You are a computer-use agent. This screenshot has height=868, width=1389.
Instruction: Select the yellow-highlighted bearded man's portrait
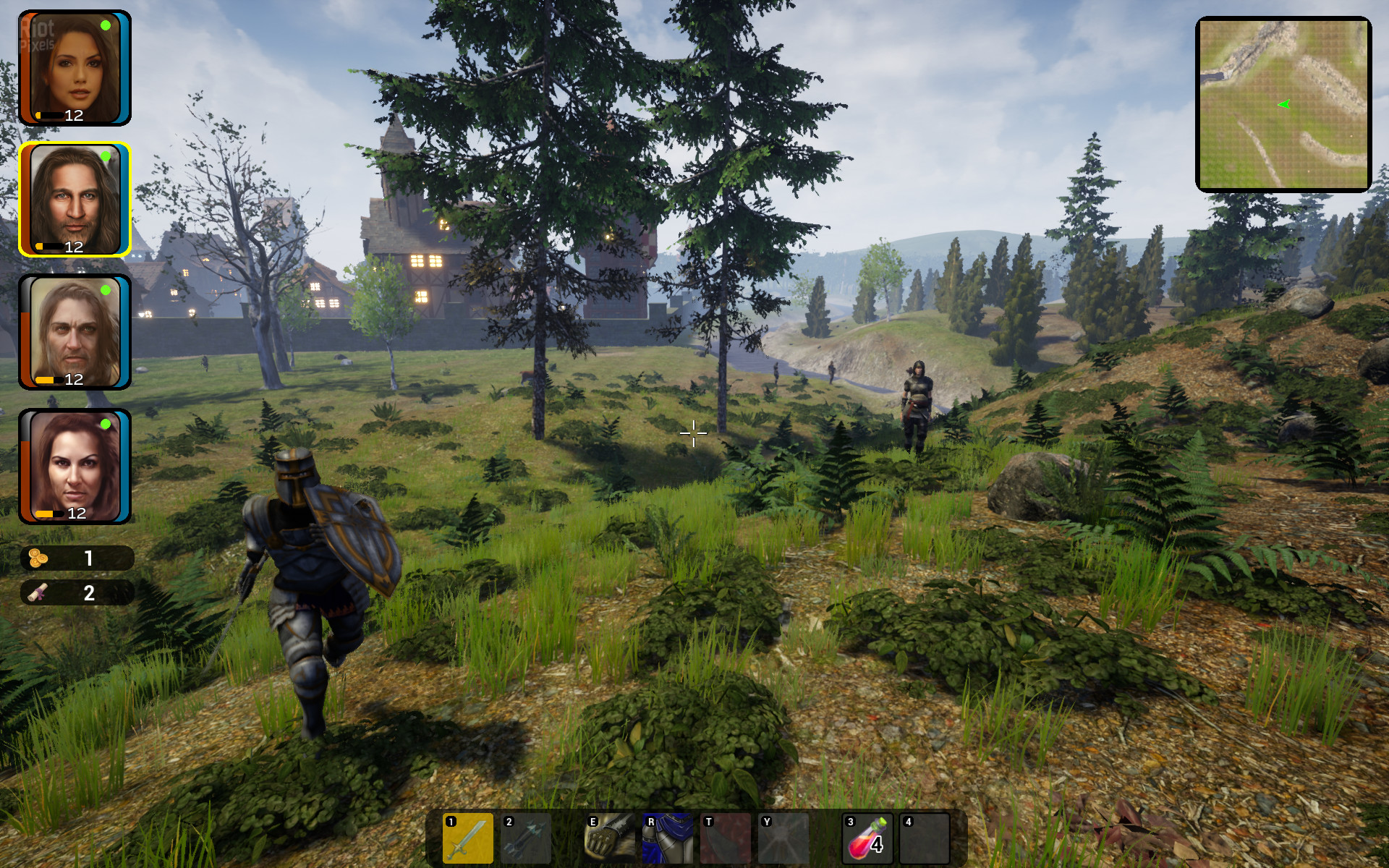tap(75, 200)
